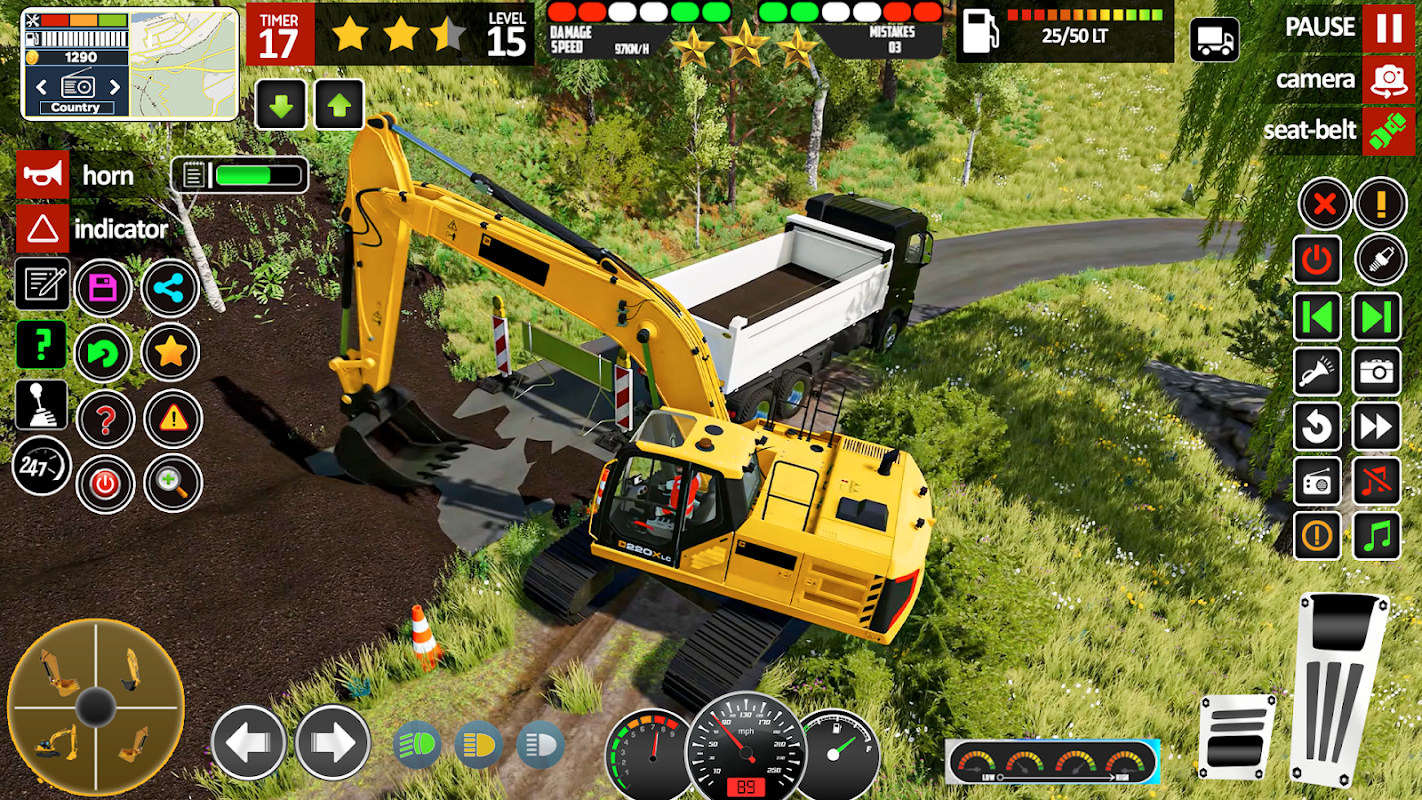Pause the game with the PAUSE button
Screen dimensions: 1422x800
1387,27
